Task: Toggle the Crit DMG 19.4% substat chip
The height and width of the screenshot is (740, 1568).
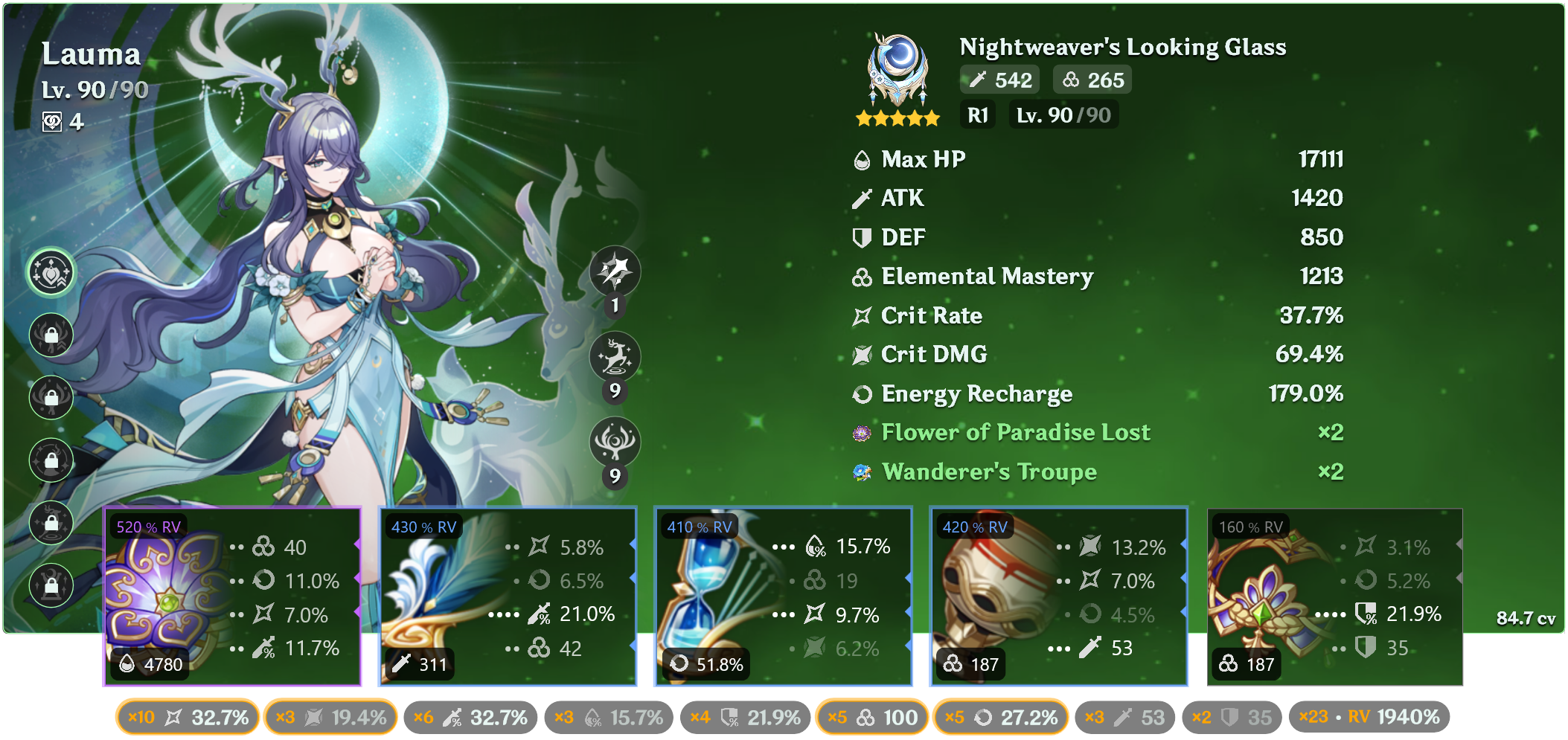Action: pos(330,718)
